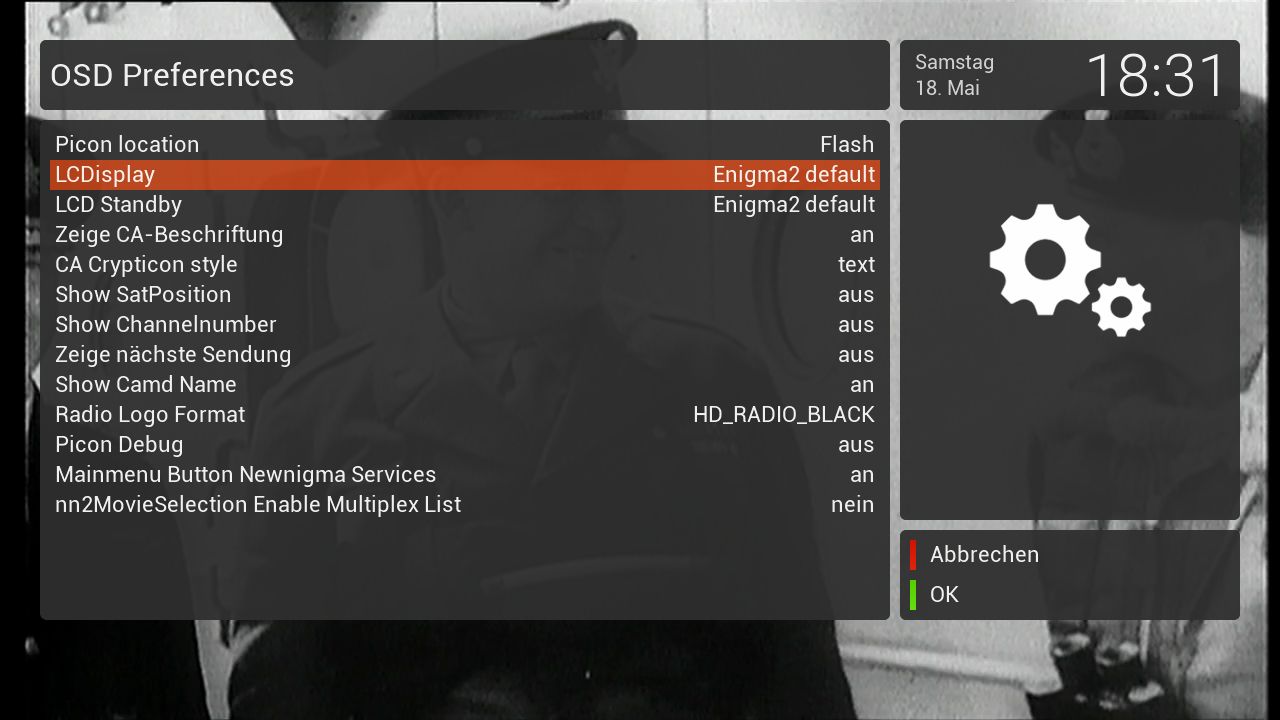Image resolution: width=1280 pixels, height=720 pixels.
Task: Toggle Zeige nächste Sendung option
Action: (x=464, y=354)
